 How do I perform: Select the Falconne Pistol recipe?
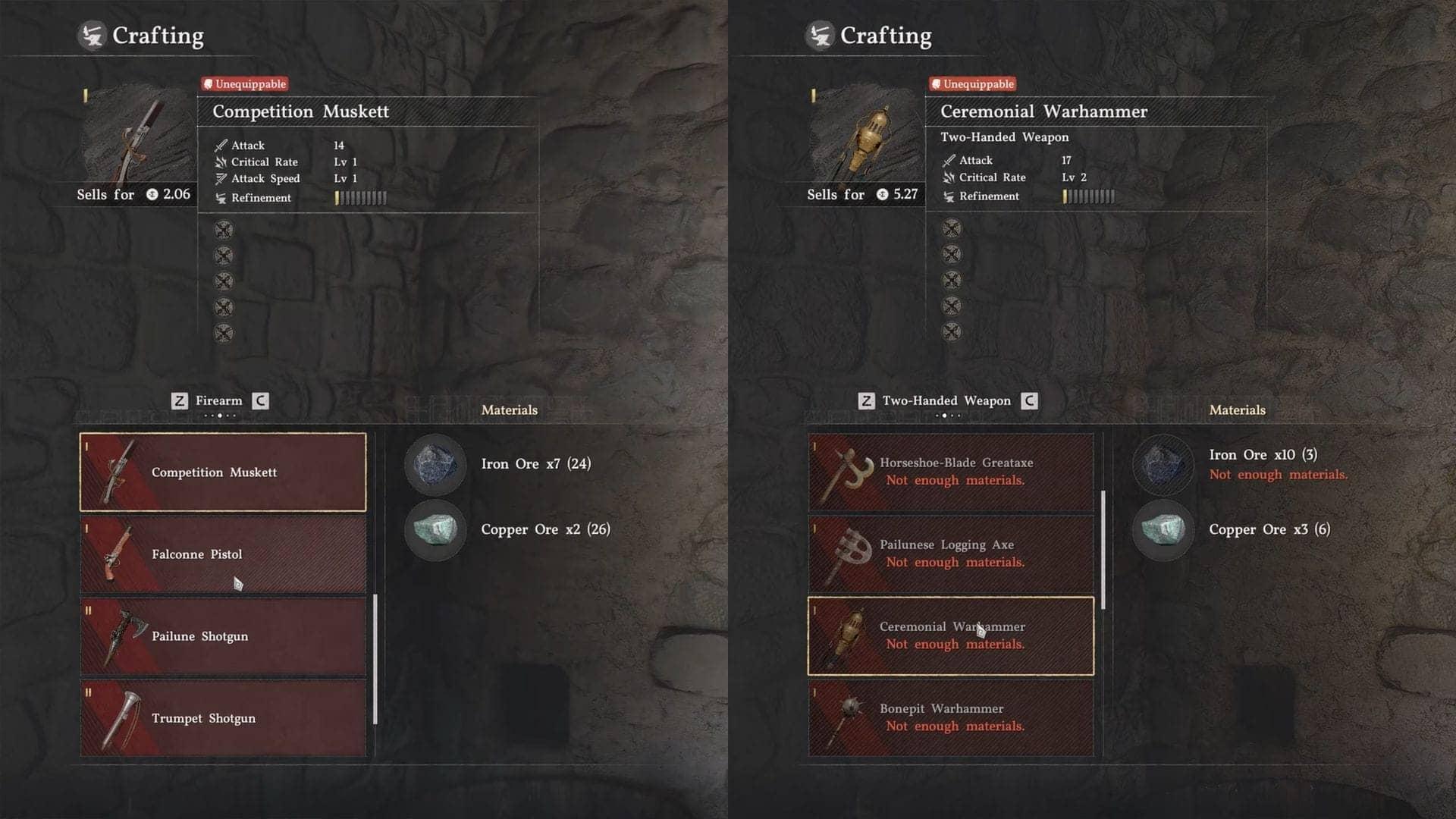[x=222, y=554]
